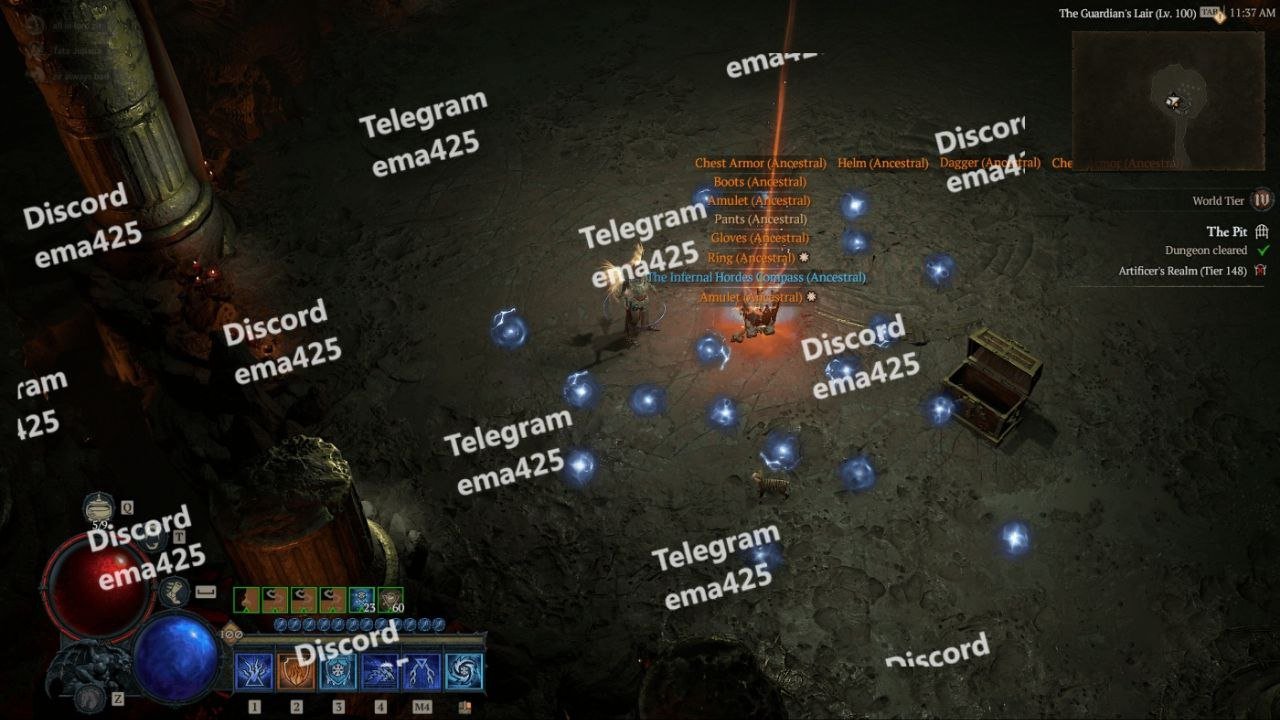This screenshot has height=720, width=1280.
Task: Open the small skill assignment icon
Action: pos(464,707)
